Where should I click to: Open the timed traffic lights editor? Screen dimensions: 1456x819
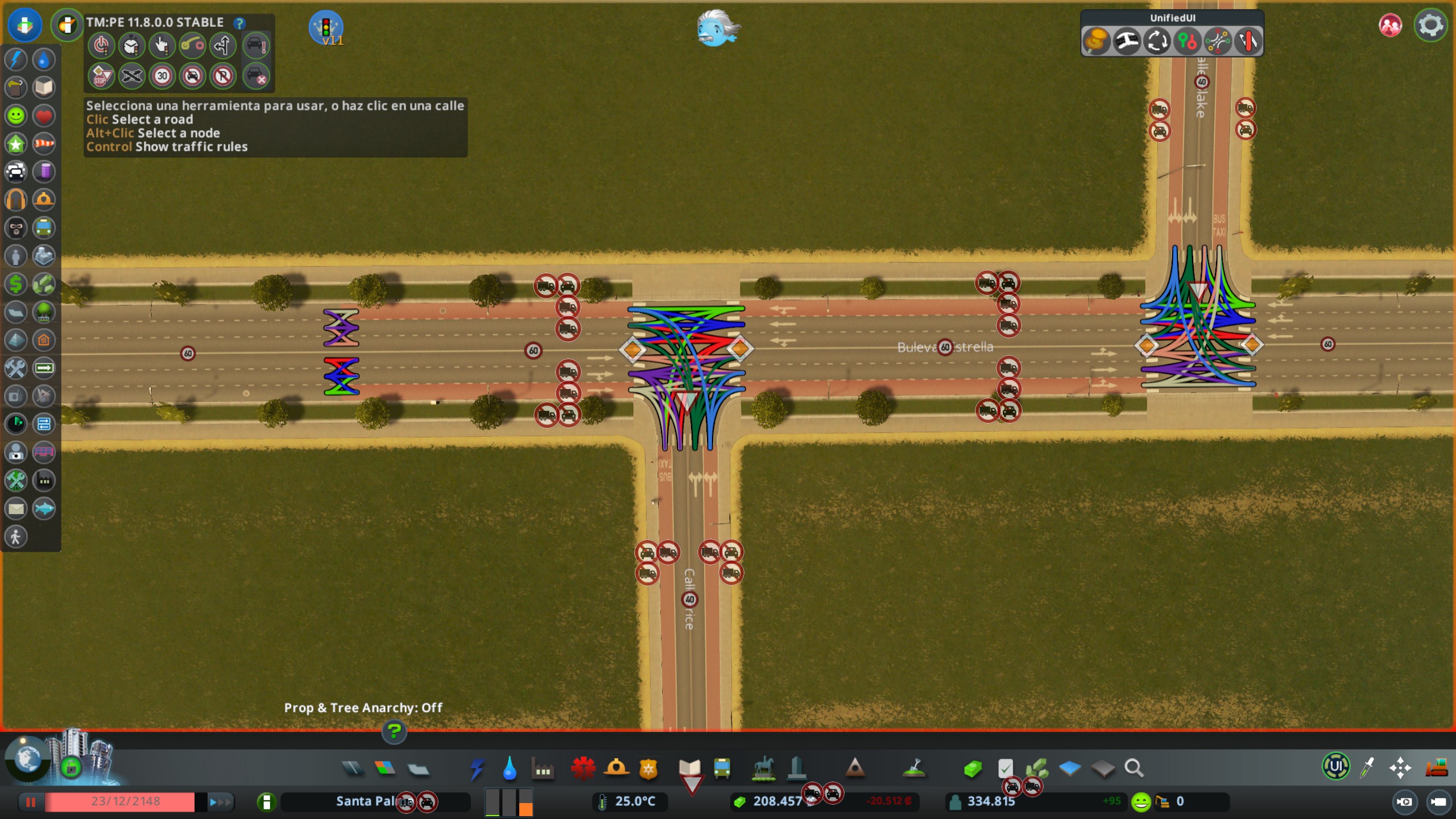point(132,45)
